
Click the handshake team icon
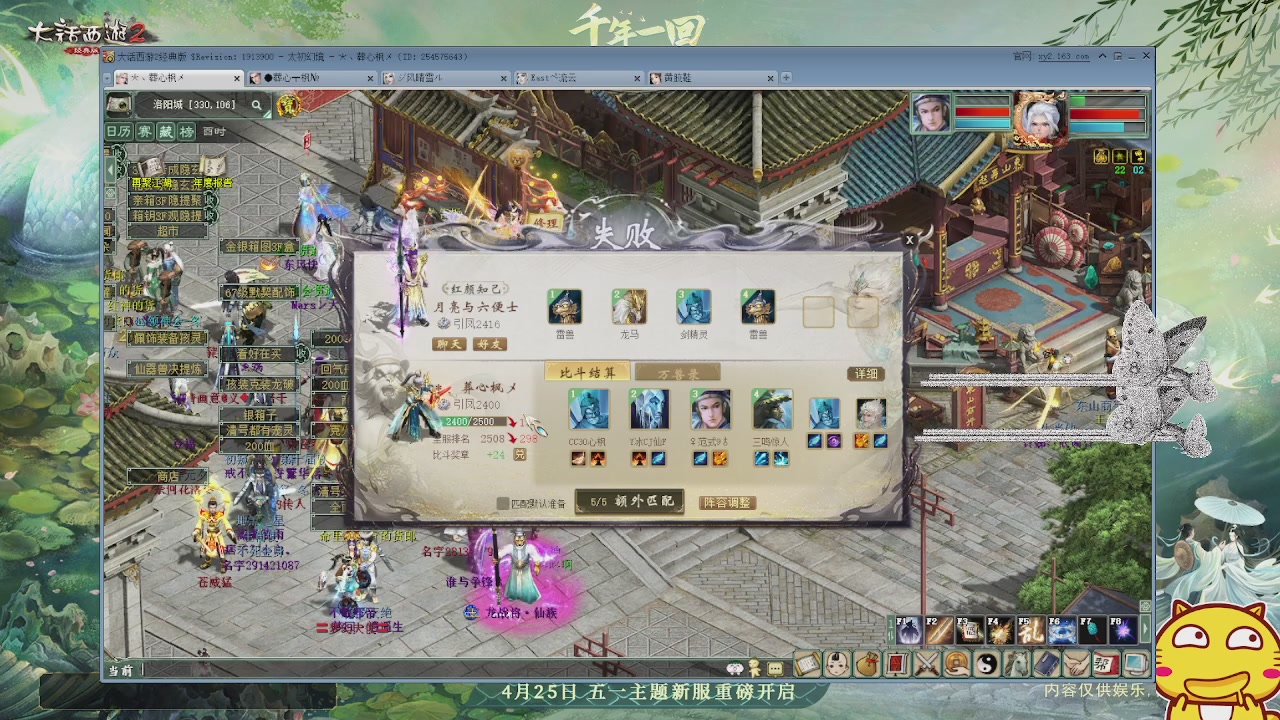(x=1076, y=663)
